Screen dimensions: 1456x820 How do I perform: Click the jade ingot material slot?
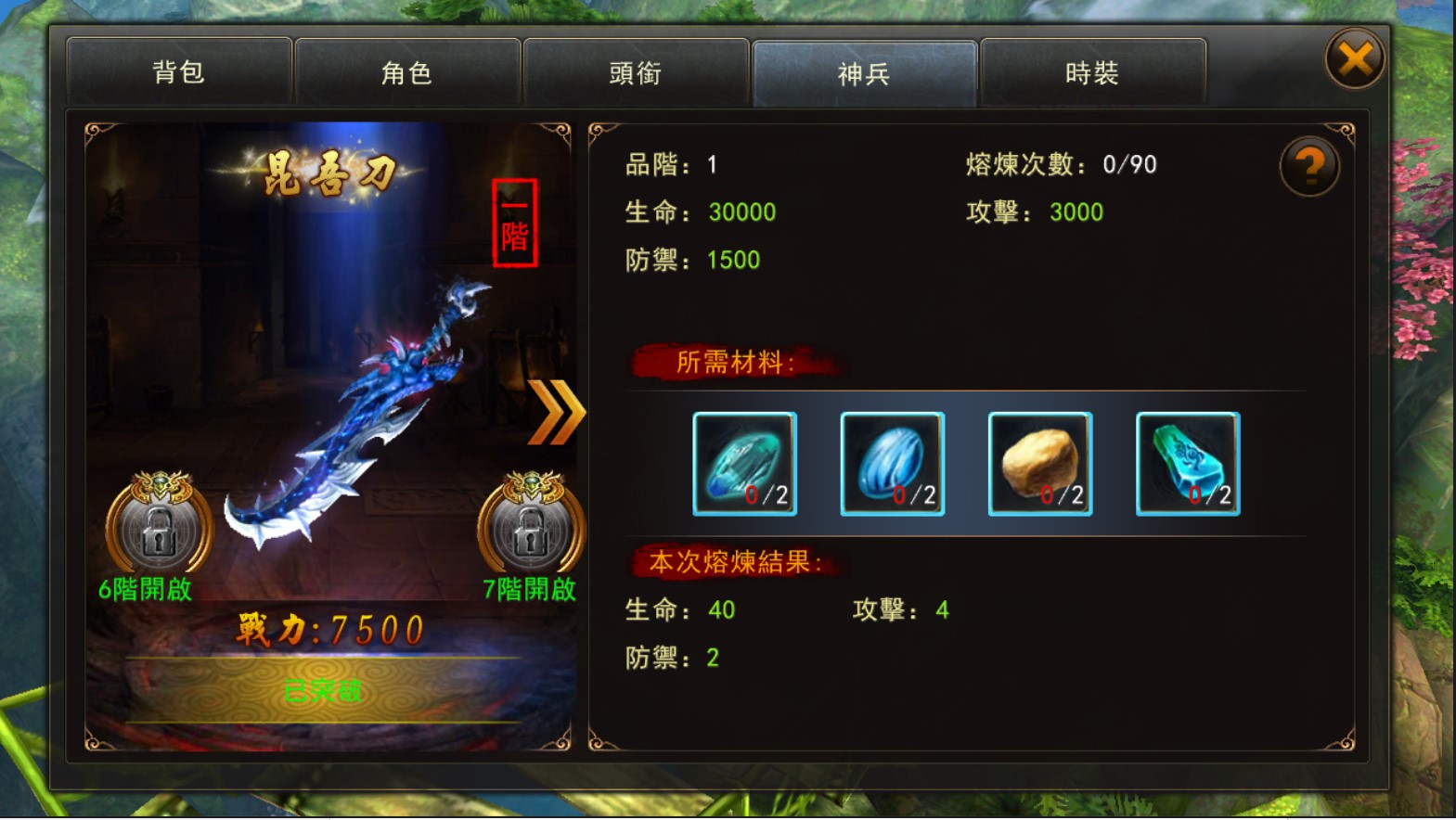[x=1185, y=462]
